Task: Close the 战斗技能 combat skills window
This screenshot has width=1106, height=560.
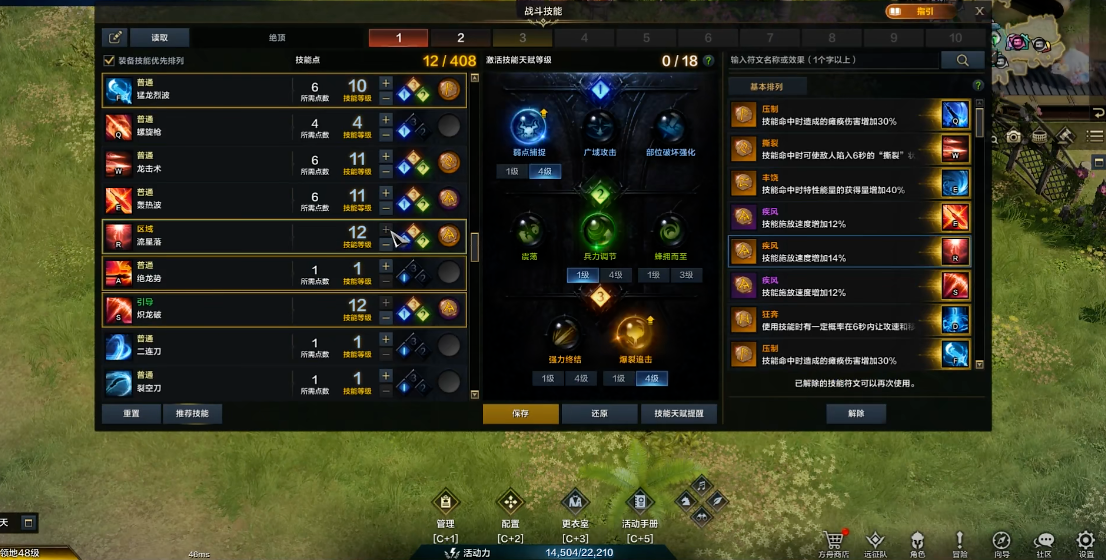Action: (980, 11)
